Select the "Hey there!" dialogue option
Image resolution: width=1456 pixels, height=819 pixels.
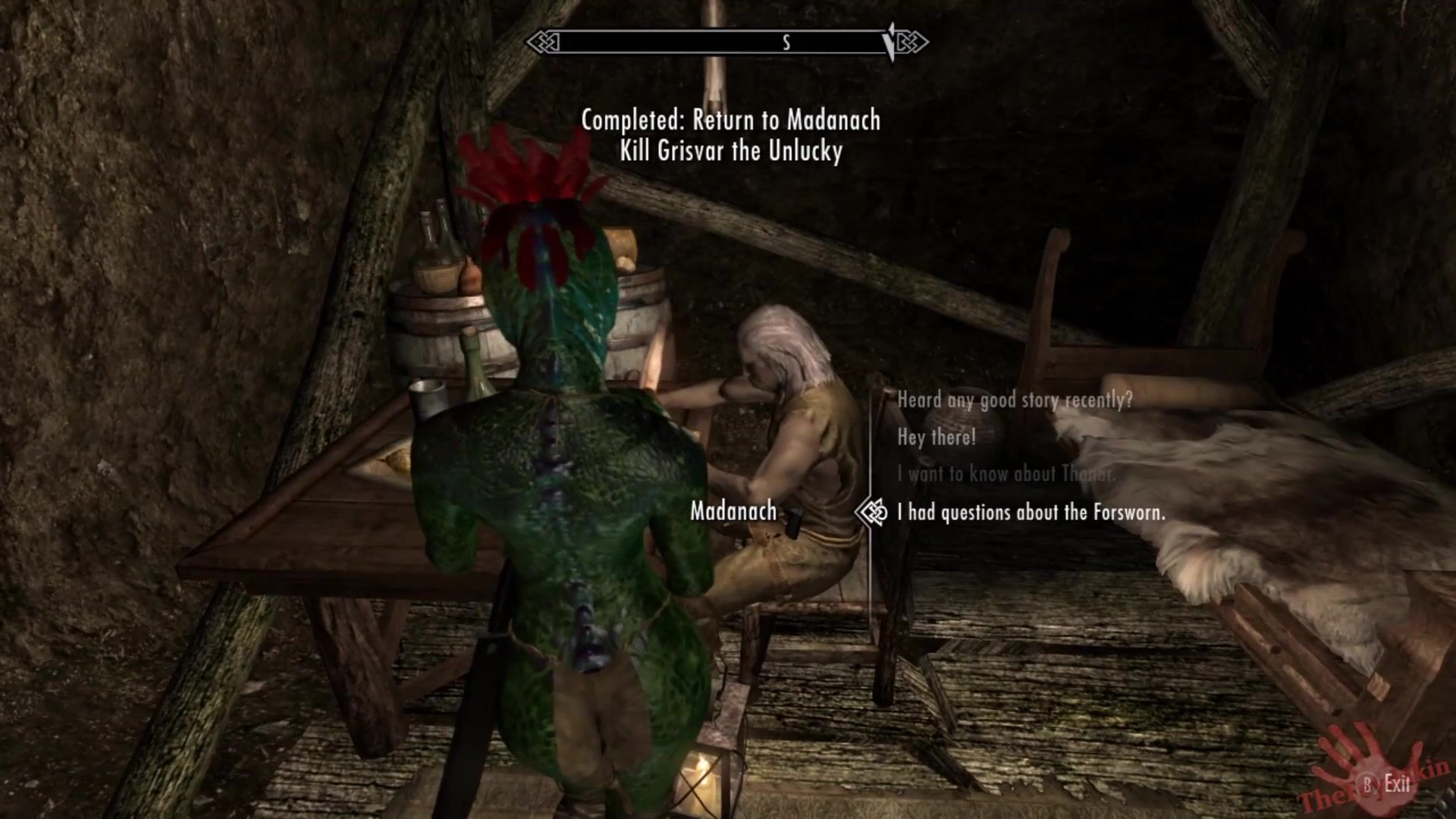tap(937, 438)
